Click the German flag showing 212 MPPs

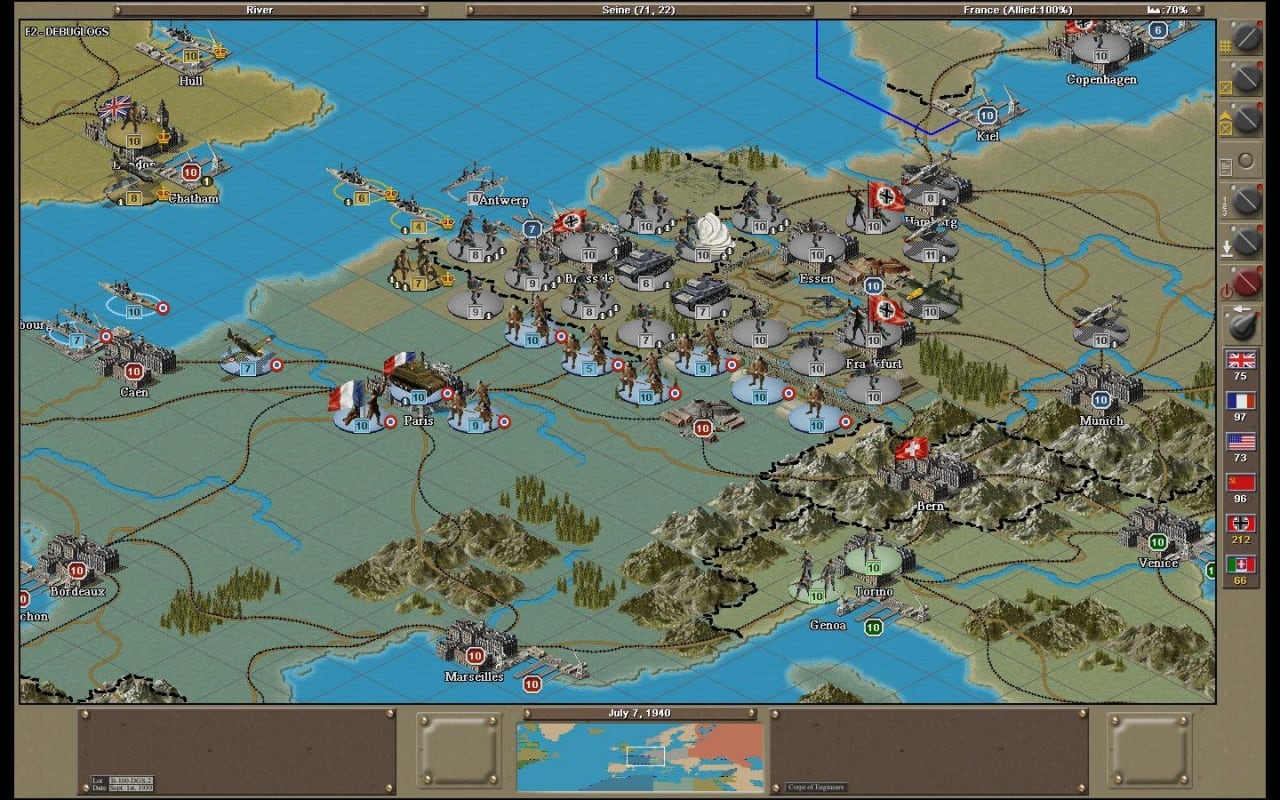(x=1240, y=524)
